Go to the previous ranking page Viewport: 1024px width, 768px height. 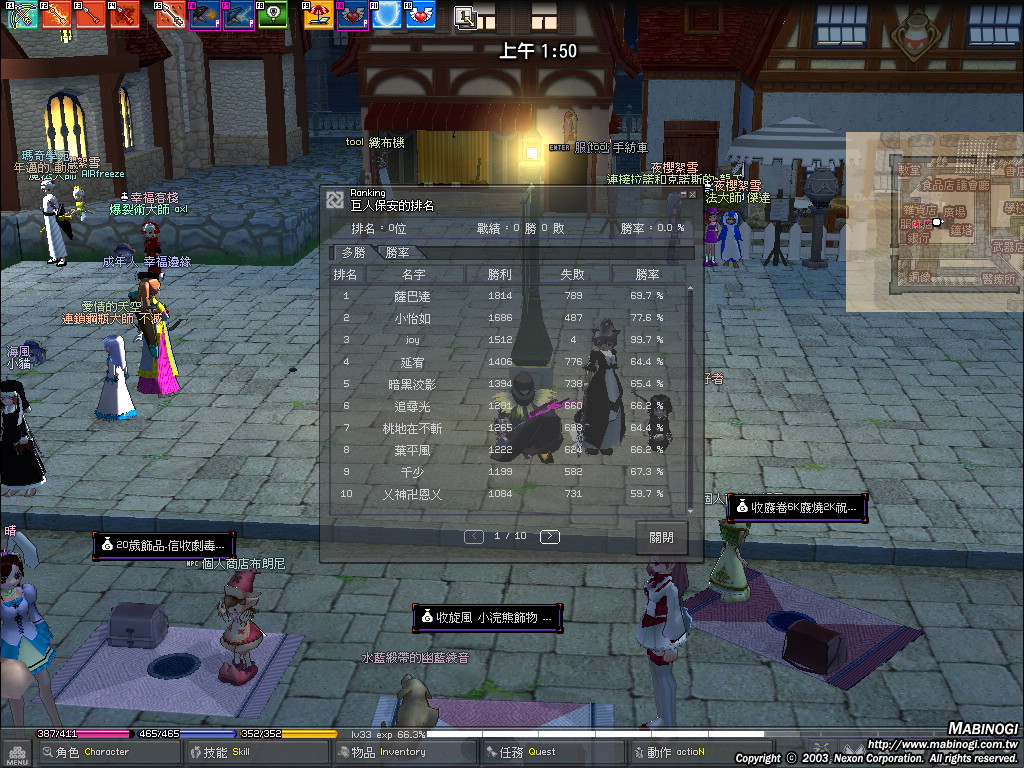point(474,537)
